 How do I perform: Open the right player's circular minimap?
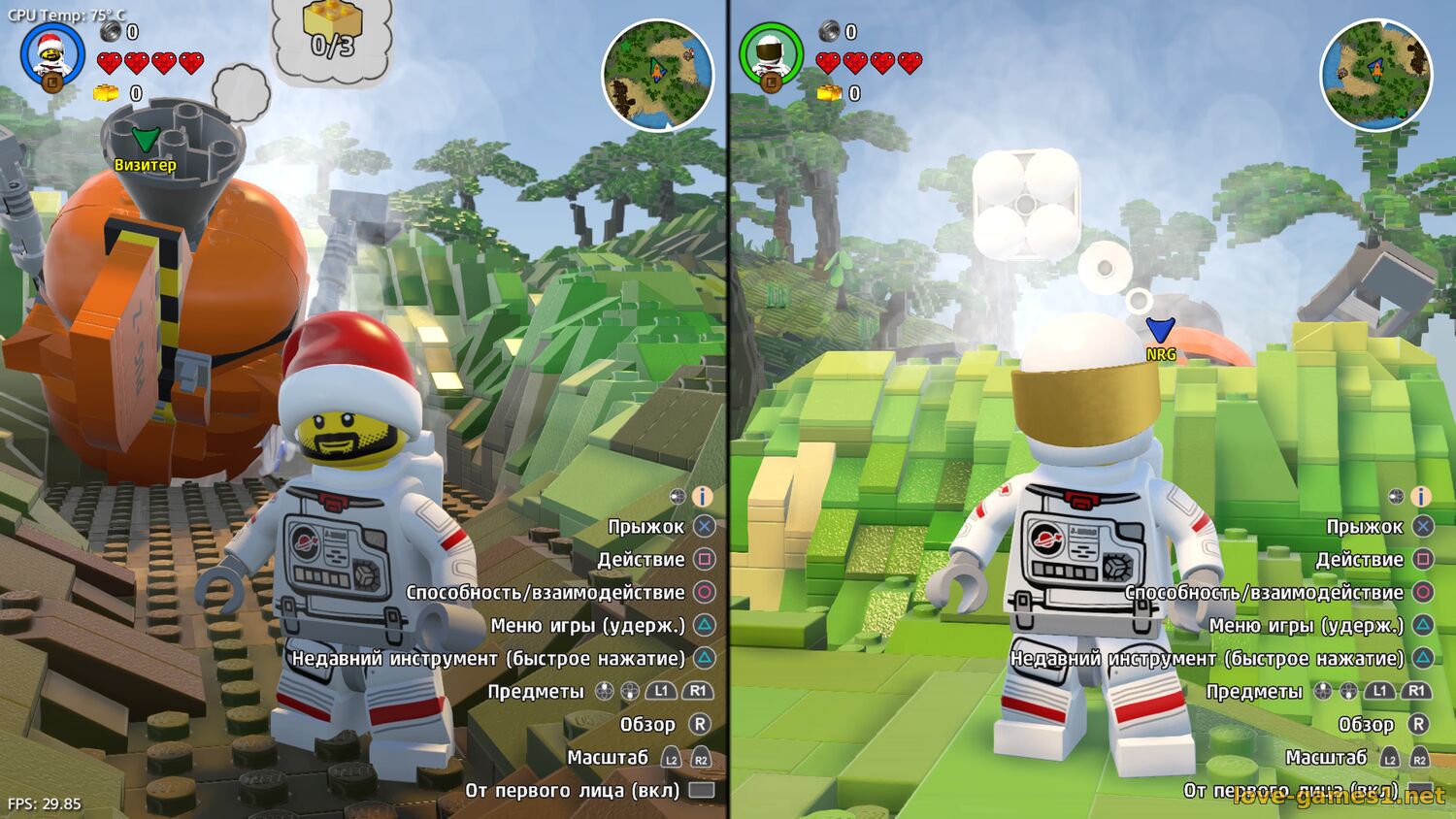(x=1375, y=75)
